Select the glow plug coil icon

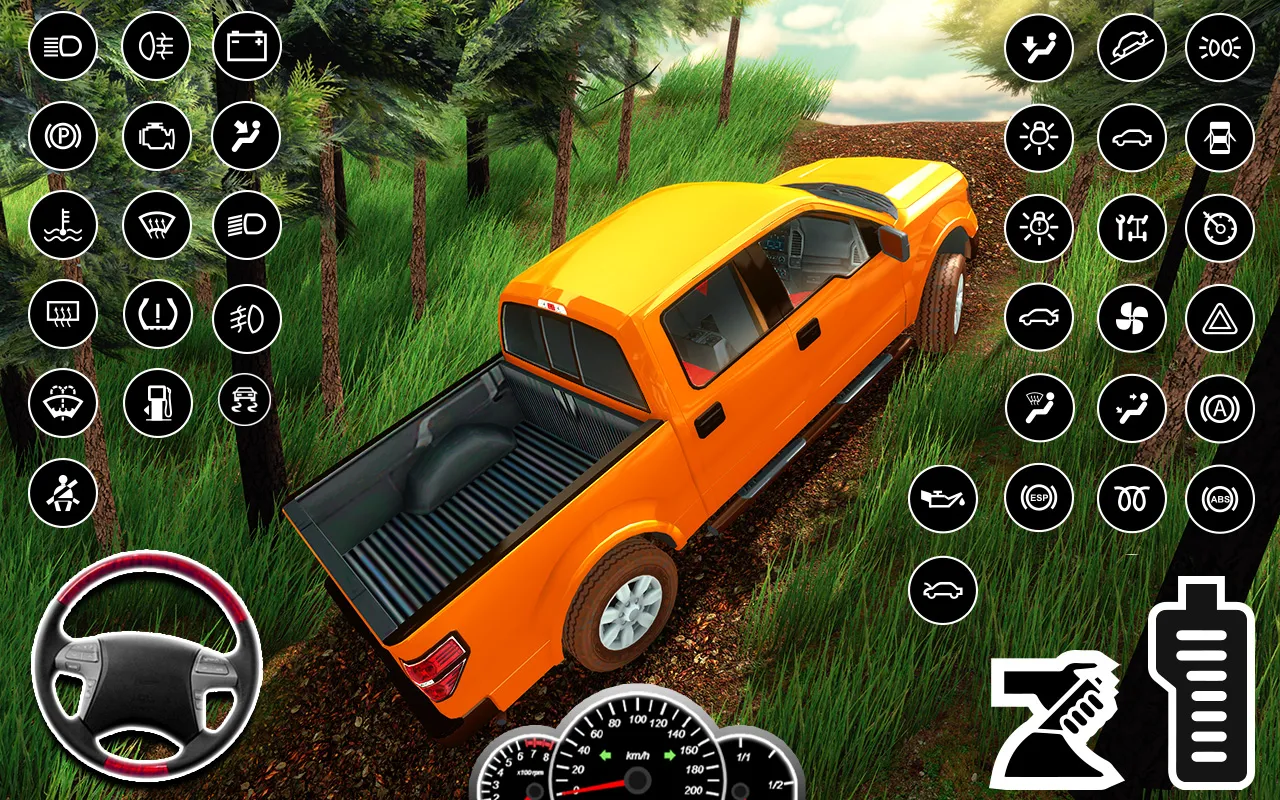(1132, 498)
